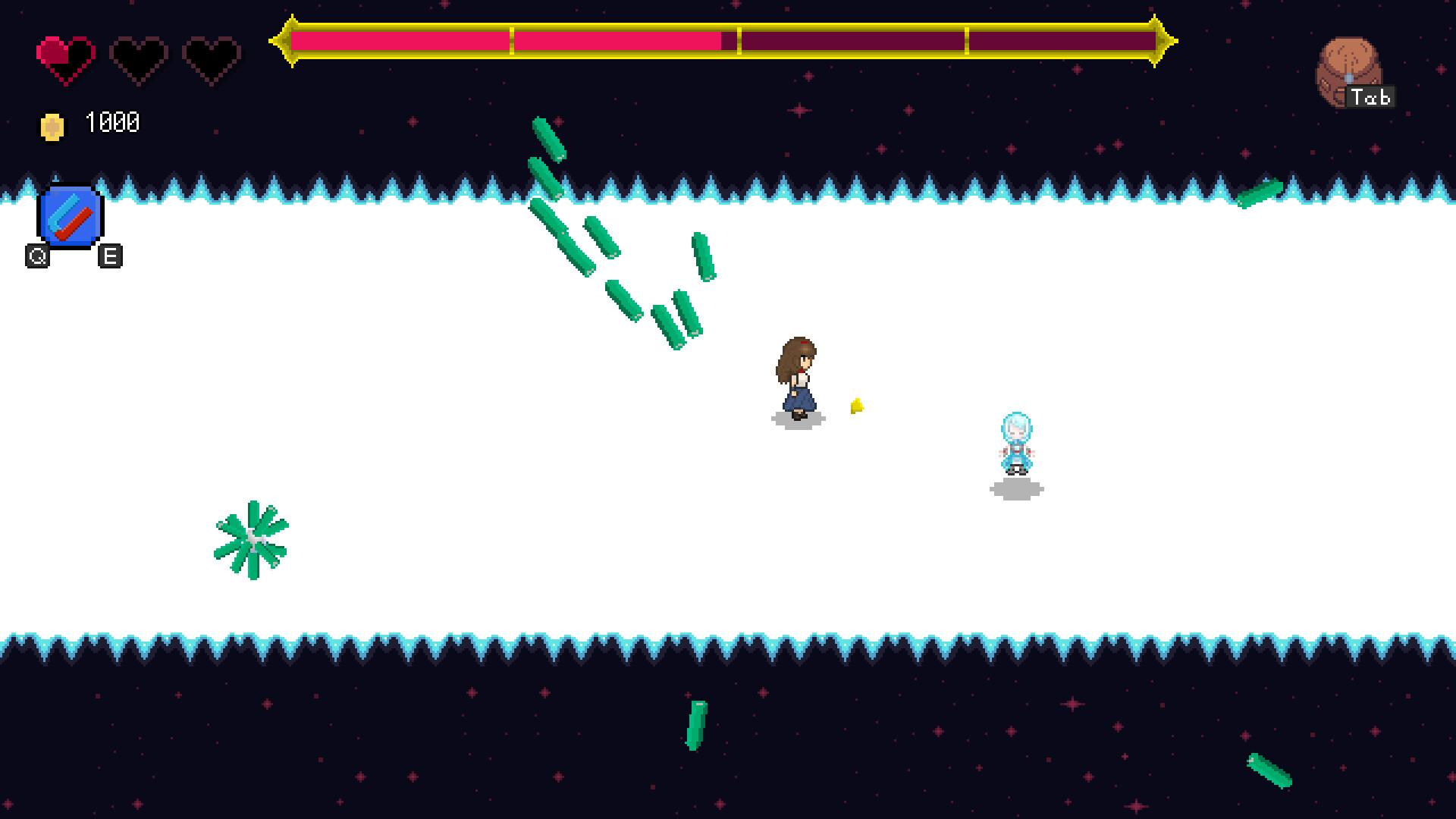This screenshot has height=819, width=1456.
Task: Select the blue-haired fairy character
Action: point(1016,444)
